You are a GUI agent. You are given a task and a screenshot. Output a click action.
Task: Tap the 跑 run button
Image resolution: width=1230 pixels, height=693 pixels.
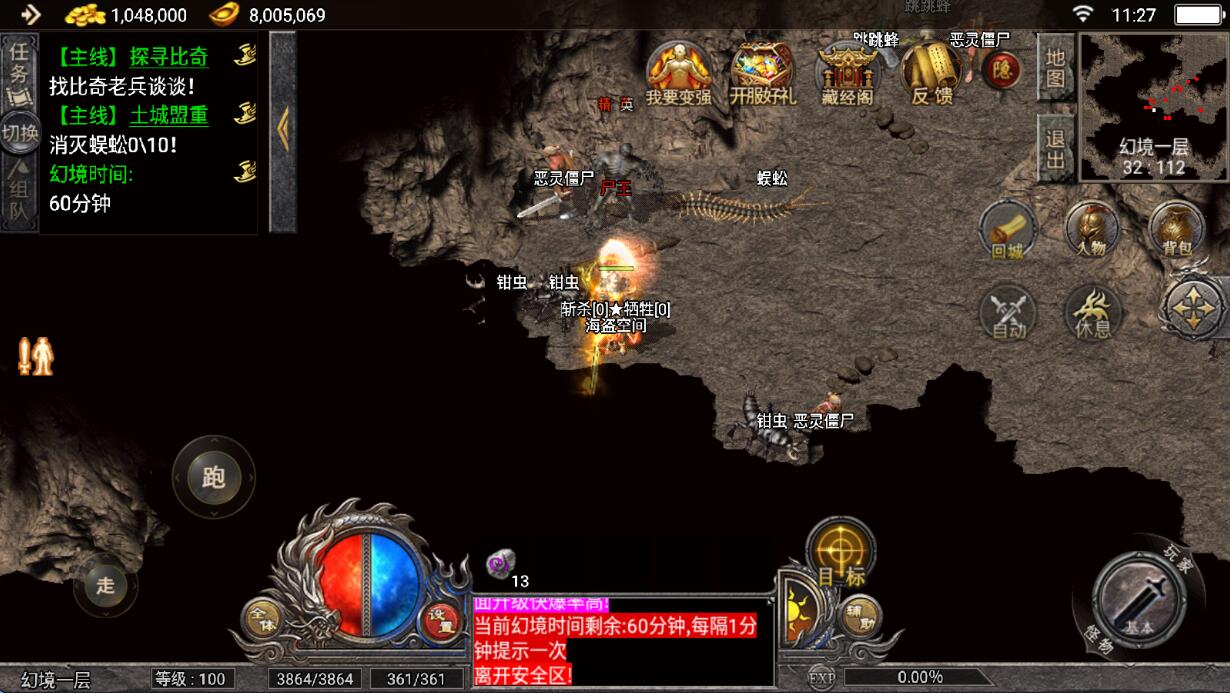[x=213, y=477]
